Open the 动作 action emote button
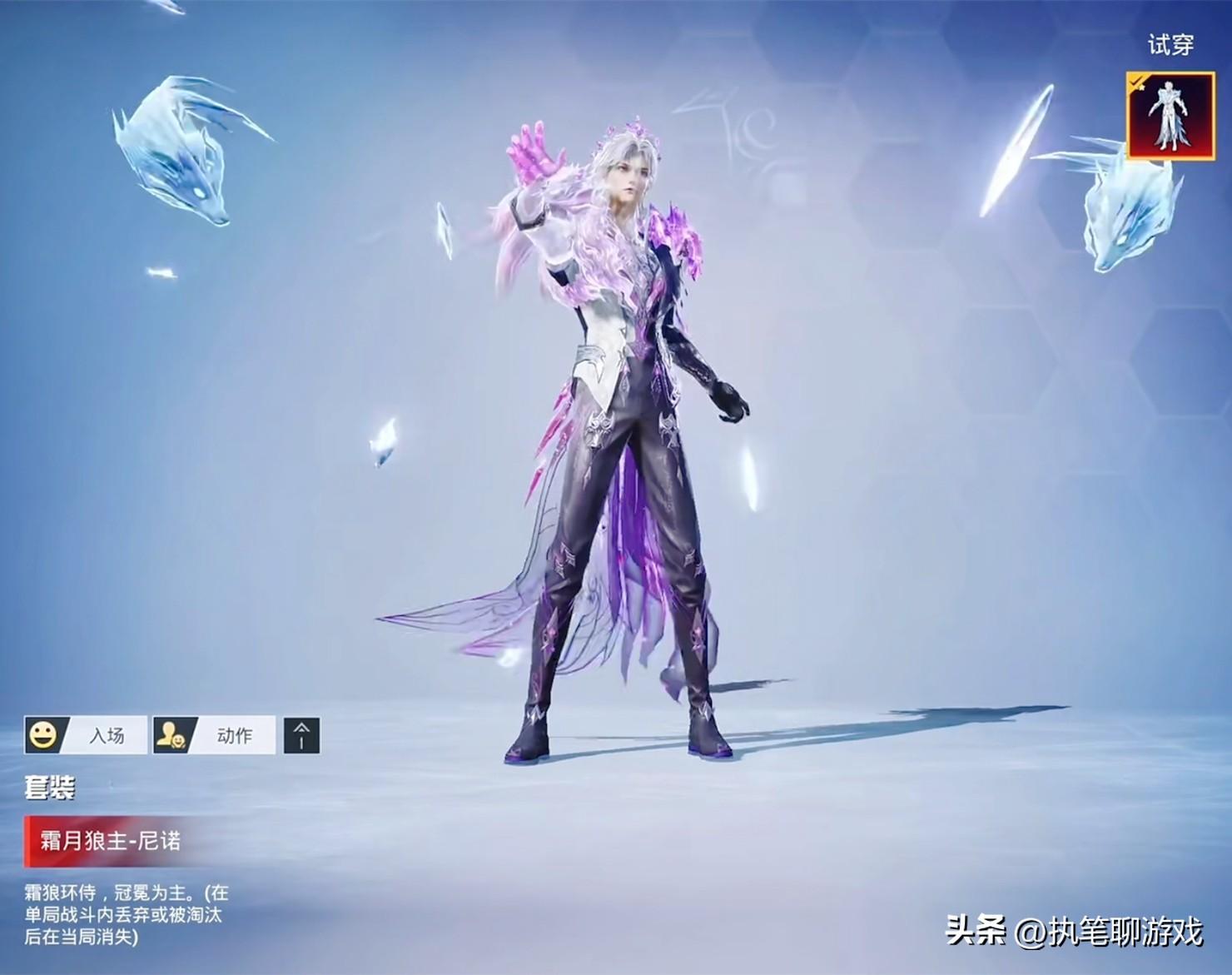 point(214,735)
